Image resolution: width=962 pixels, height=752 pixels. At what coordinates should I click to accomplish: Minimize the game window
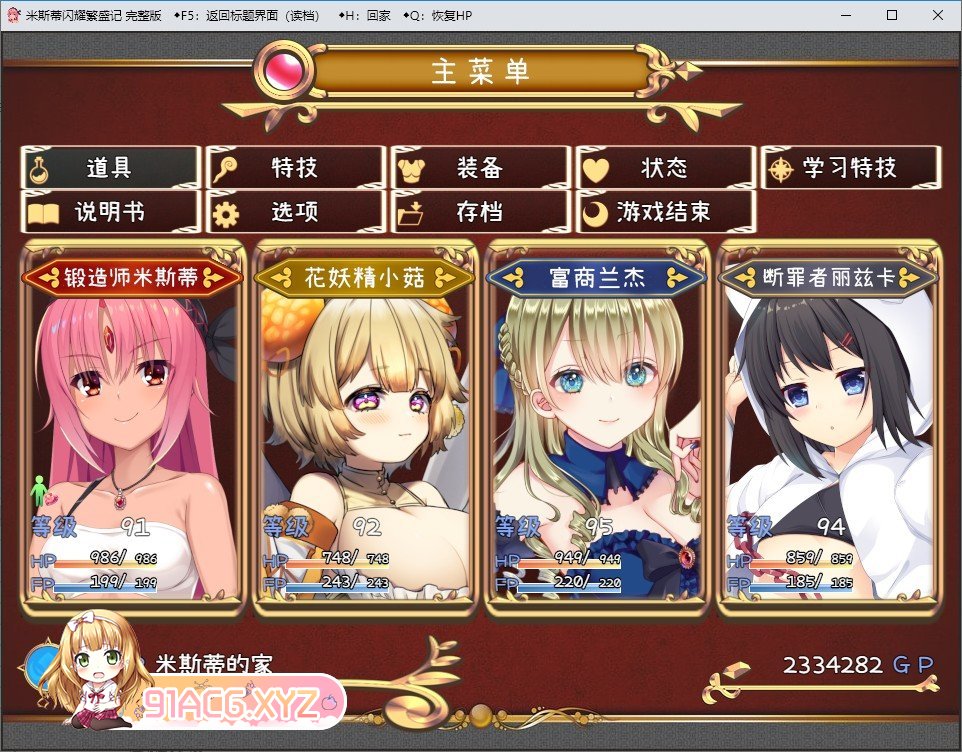[845, 15]
